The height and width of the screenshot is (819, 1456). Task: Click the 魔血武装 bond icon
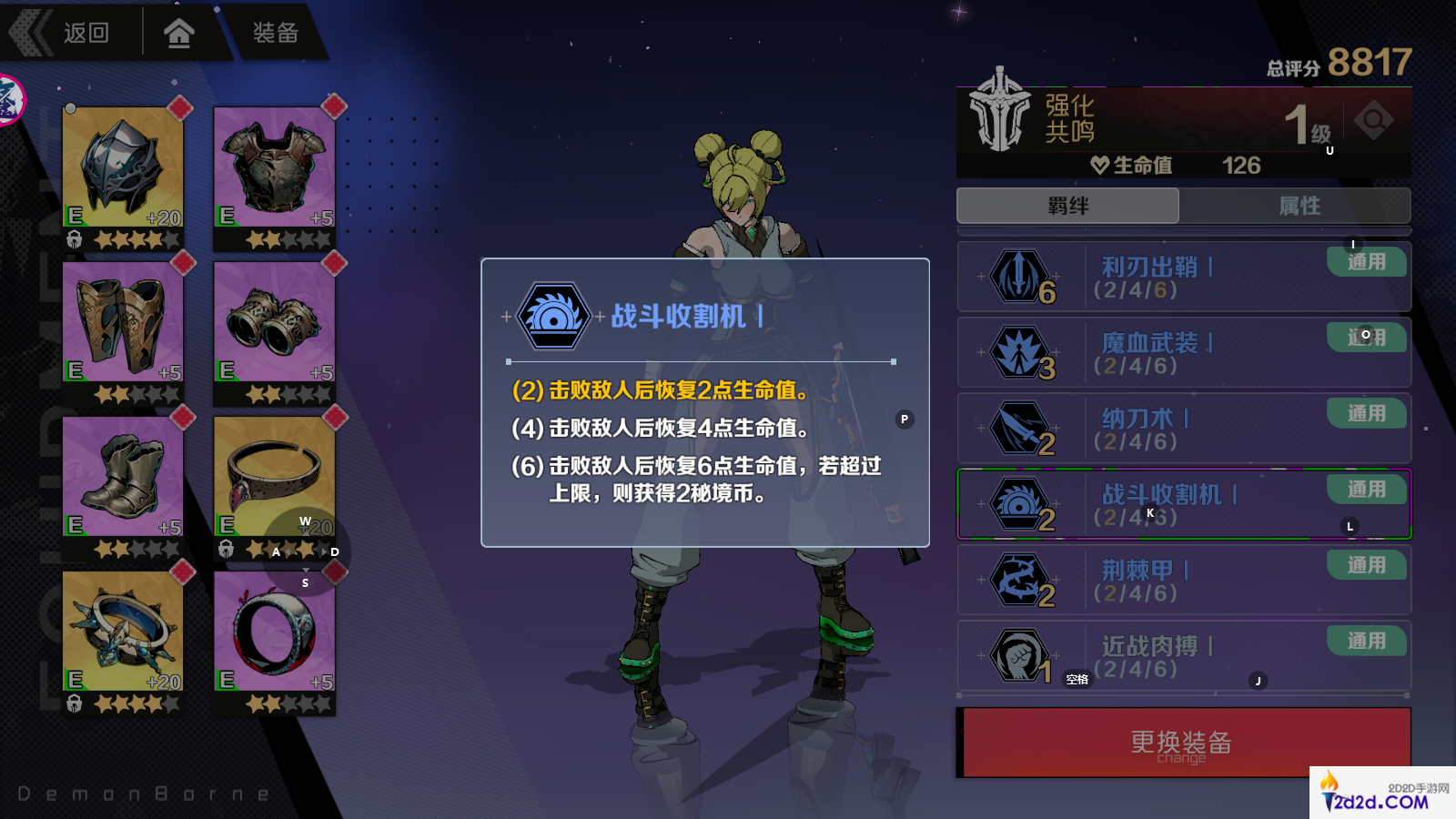(x=1021, y=352)
